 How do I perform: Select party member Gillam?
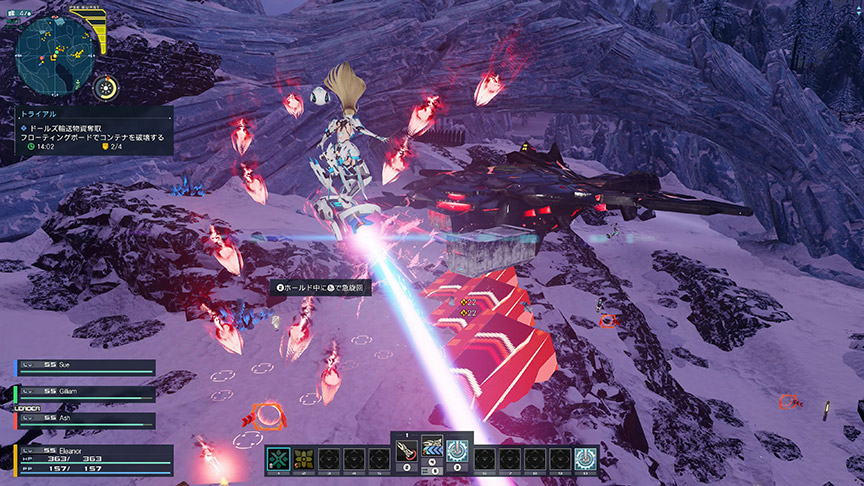pyautogui.click(x=86, y=392)
